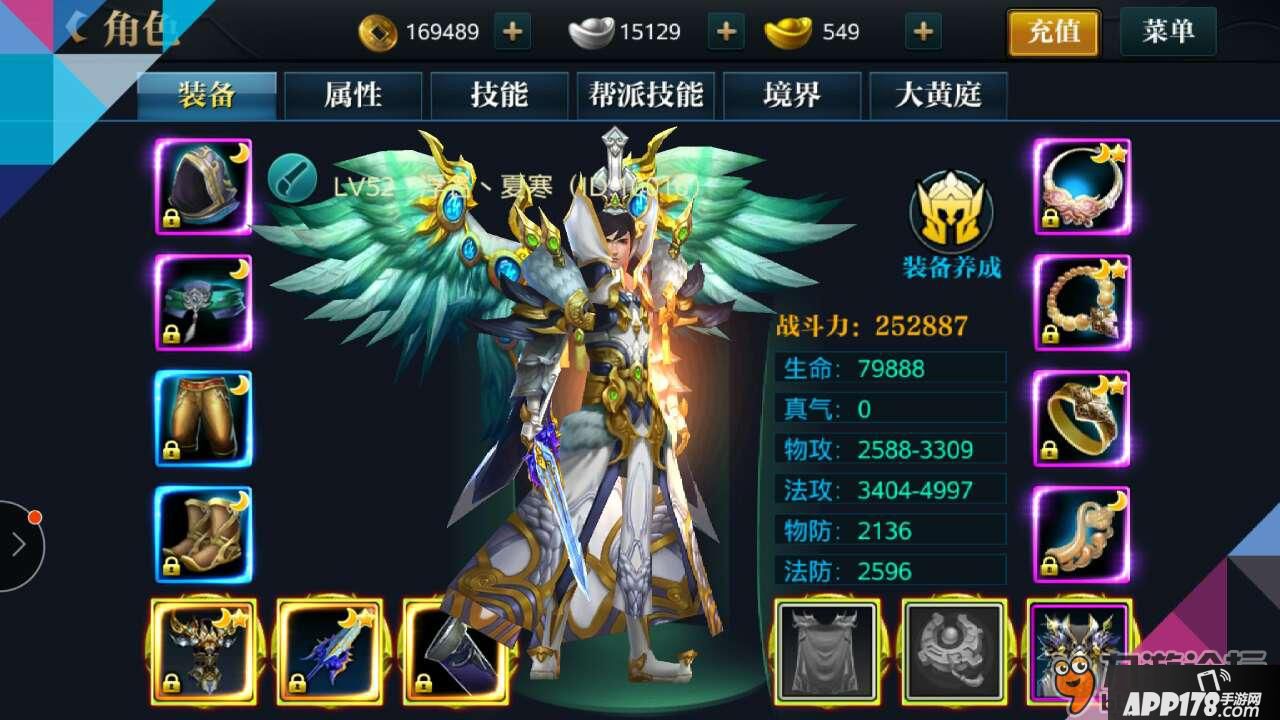The height and width of the screenshot is (720, 1280).
Task: Choose the blue sword weapon slot
Action: coord(329,650)
